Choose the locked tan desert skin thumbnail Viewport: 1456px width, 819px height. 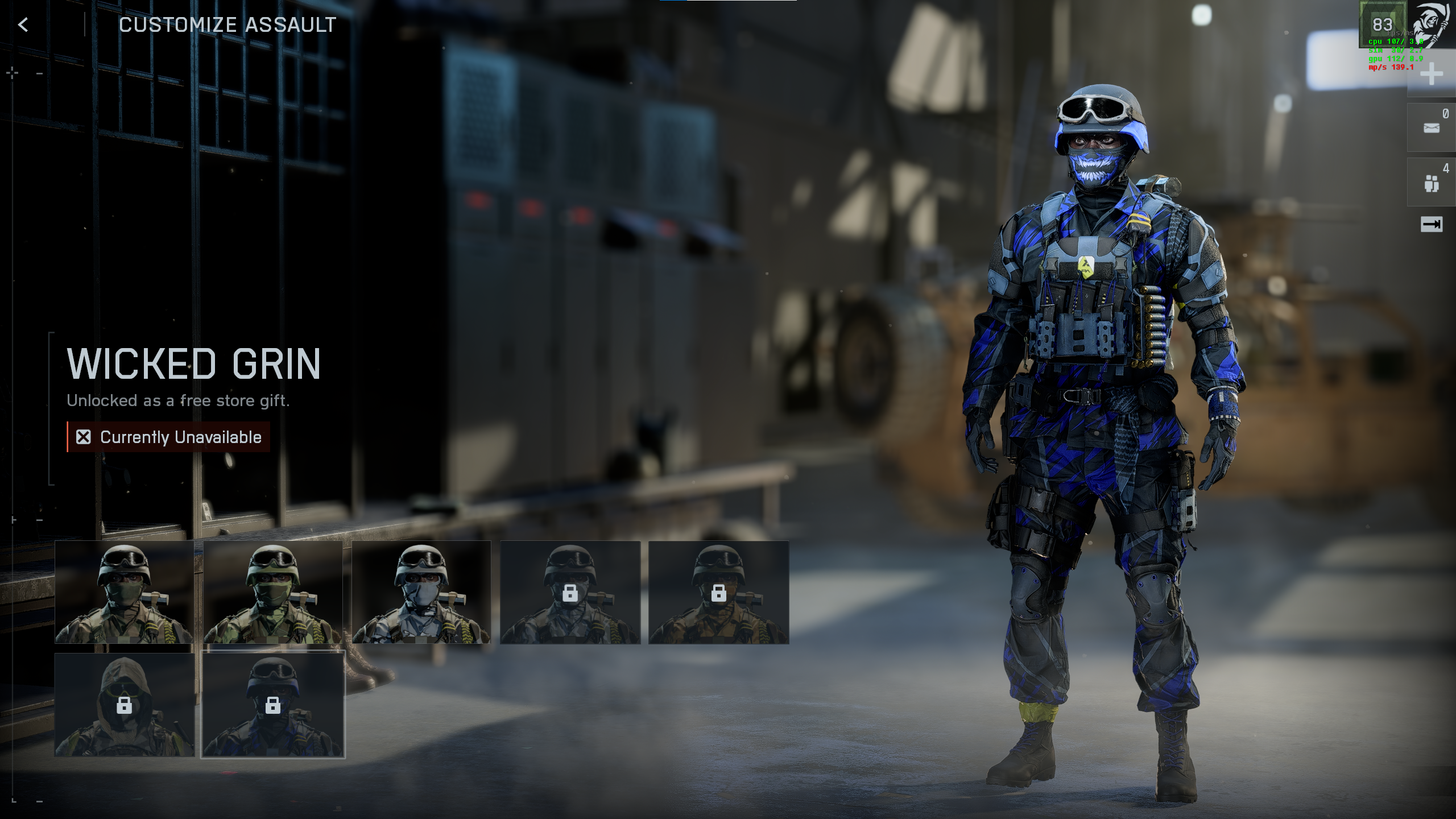coord(718,592)
